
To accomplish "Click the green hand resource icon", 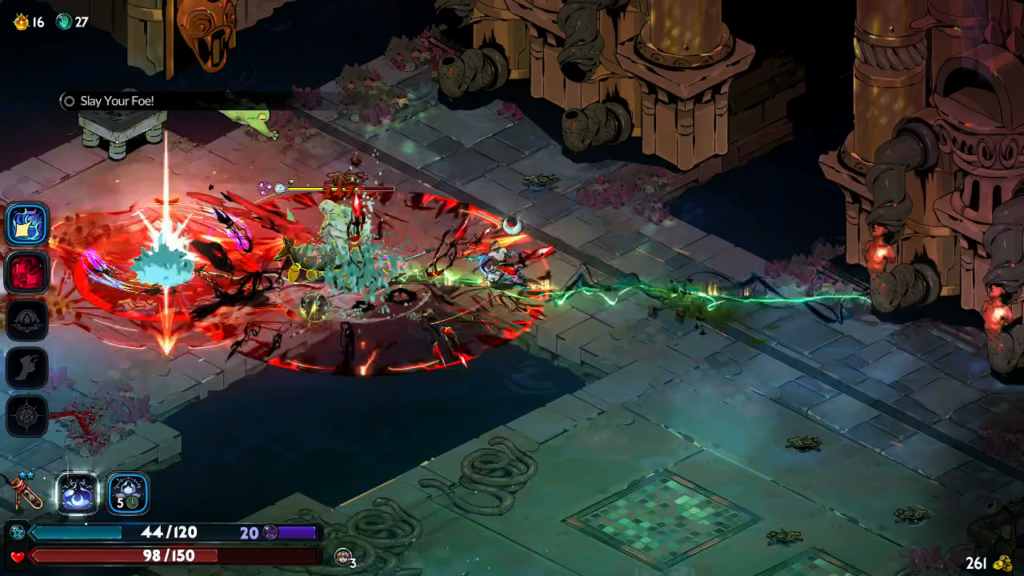I will [x=64, y=21].
